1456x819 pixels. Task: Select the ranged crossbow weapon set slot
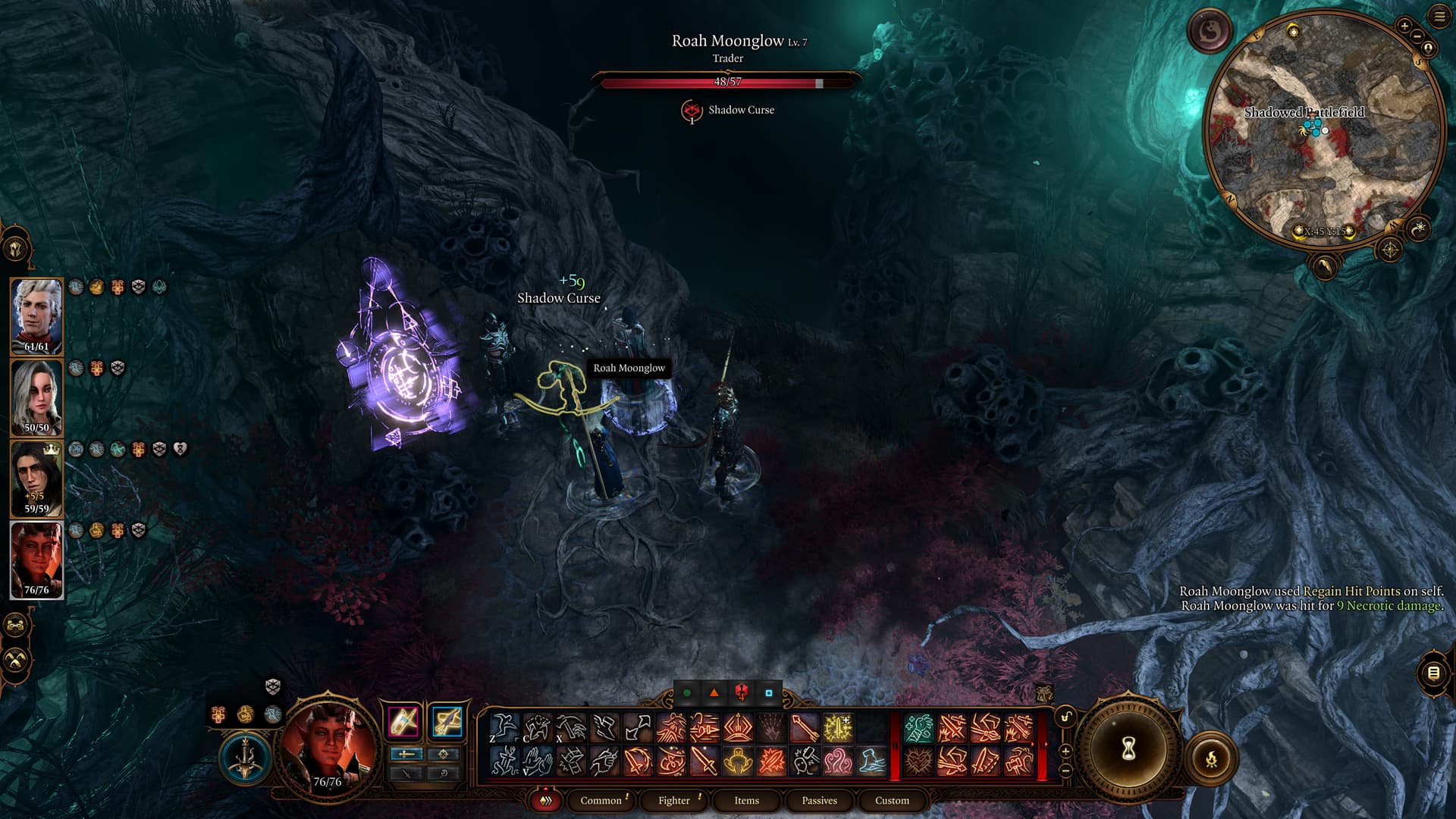coord(447,721)
